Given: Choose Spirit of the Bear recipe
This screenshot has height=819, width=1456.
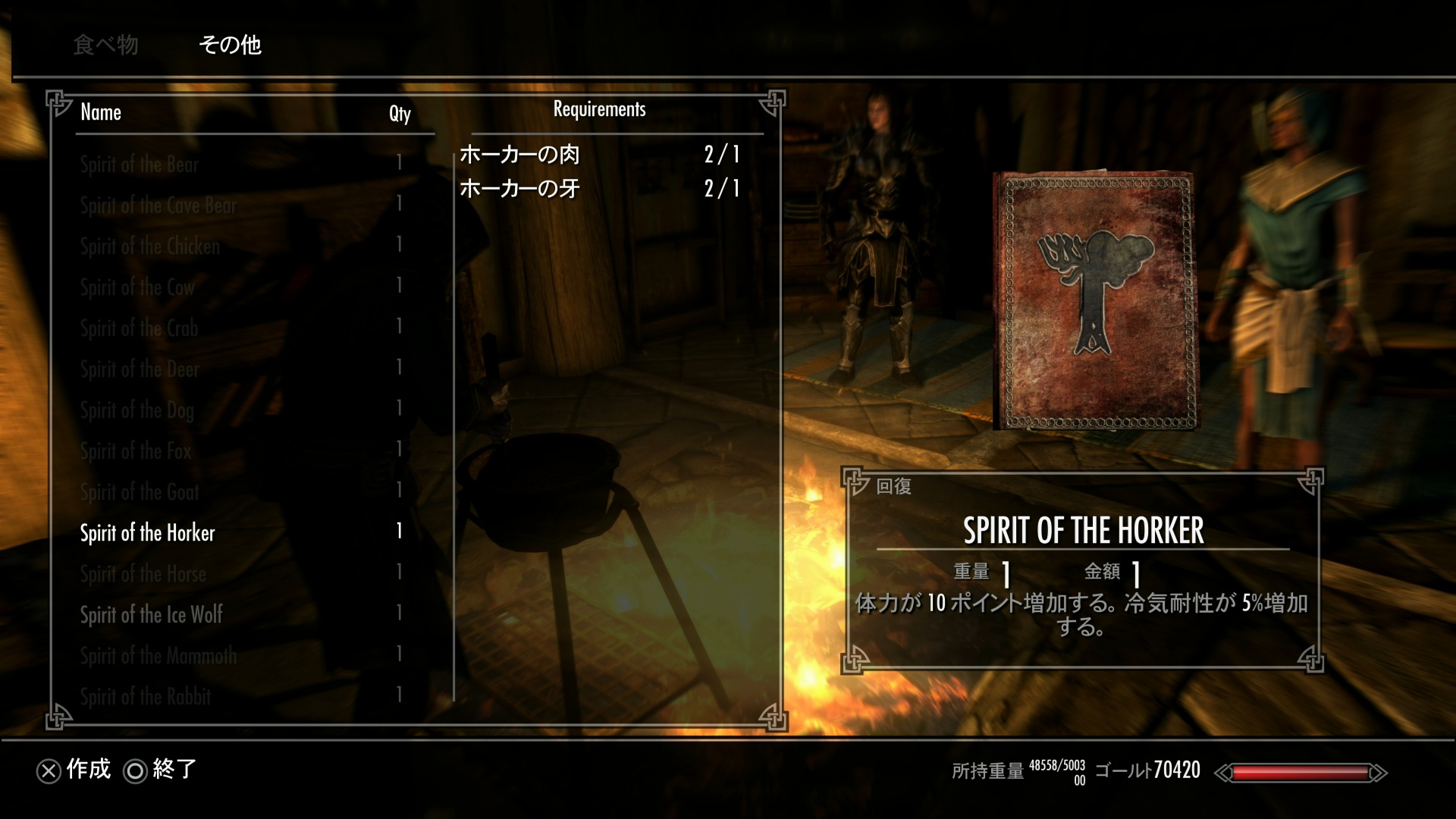Looking at the screenshot, I should coord(140,165).
